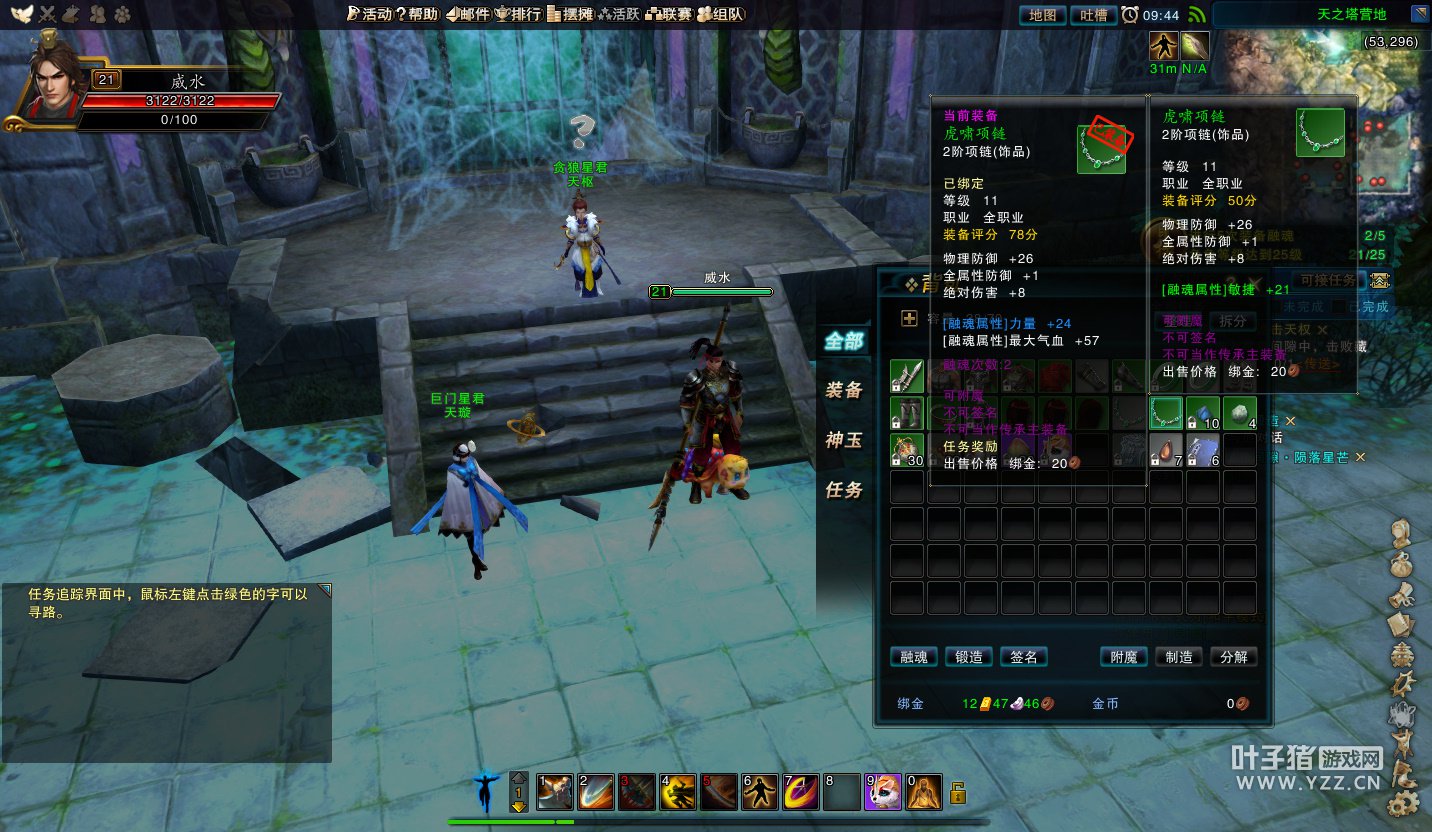Select the highlighted necklace inventory slot

tap(1166, 413)
